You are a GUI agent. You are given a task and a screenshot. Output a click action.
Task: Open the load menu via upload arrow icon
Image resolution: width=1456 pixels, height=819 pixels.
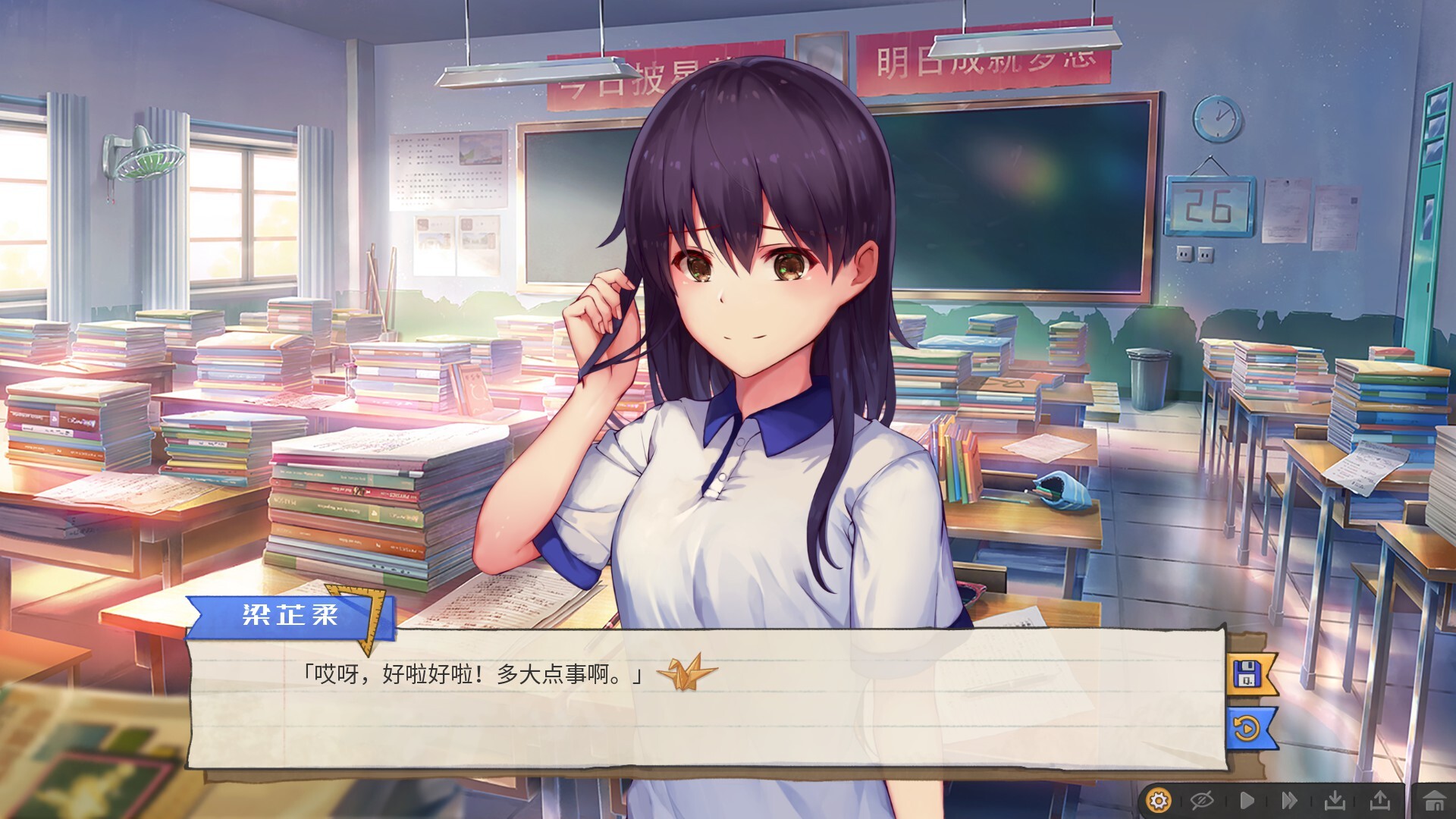click(x=1380, y=799)
